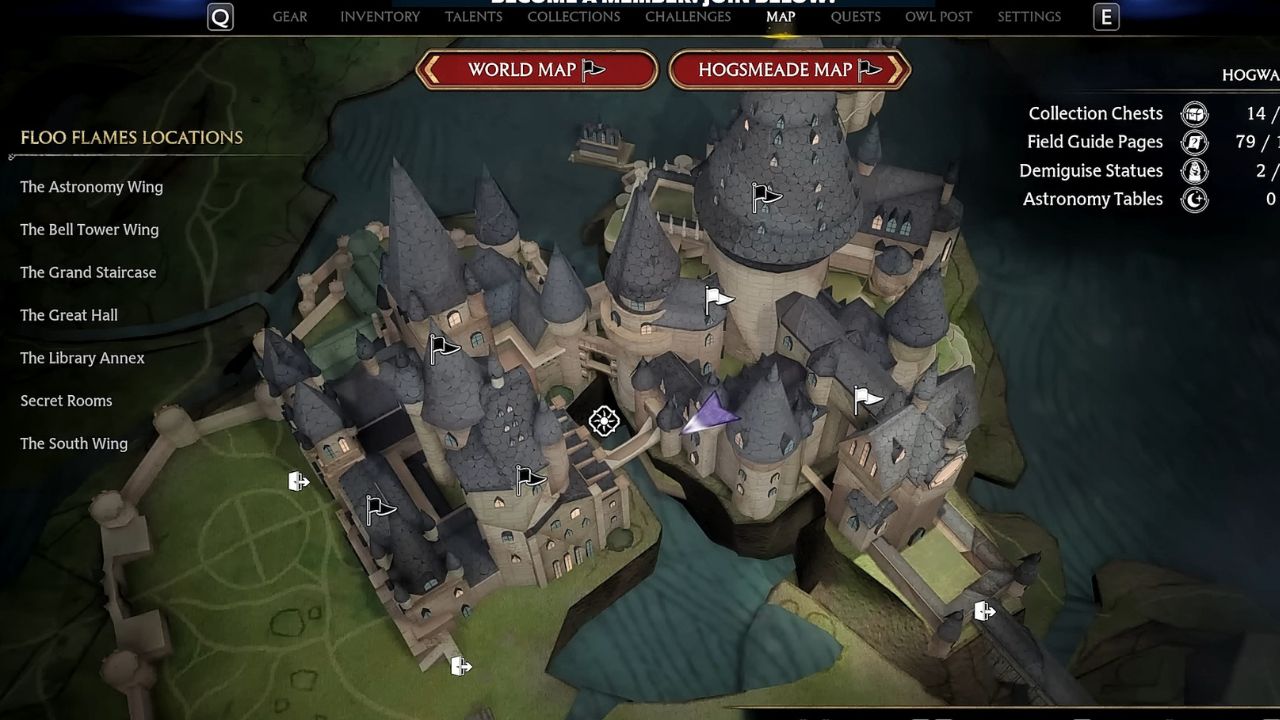Open the Quests tab
The image size is (1280, 720).
[855, 16]
